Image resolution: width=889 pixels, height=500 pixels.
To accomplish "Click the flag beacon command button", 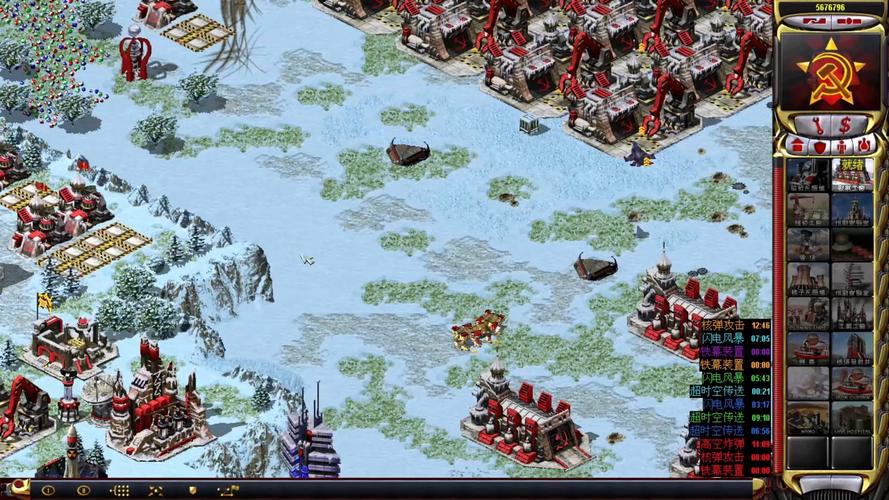I will tap(228, 491).
